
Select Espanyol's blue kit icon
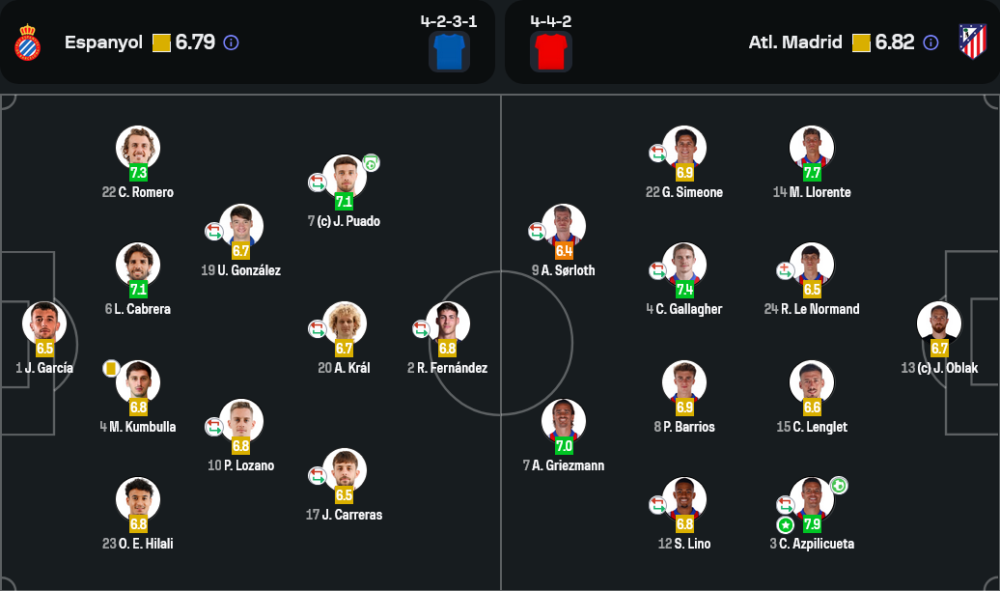[449, 51]
